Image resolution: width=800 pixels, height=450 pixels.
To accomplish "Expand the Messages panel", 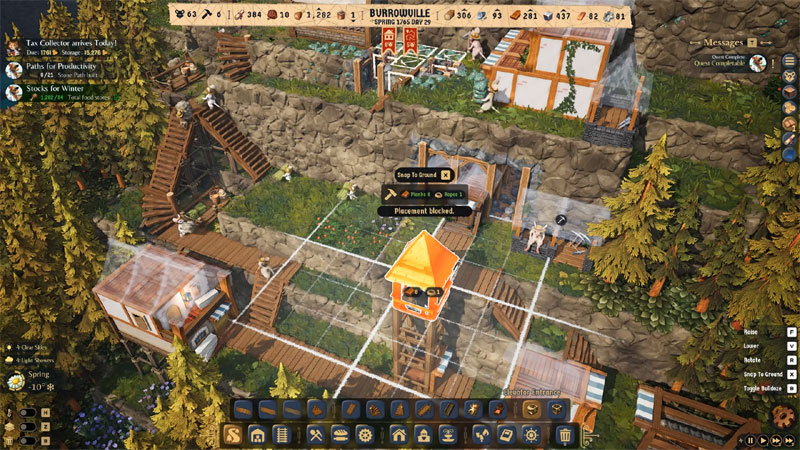I will pos(723,43).
